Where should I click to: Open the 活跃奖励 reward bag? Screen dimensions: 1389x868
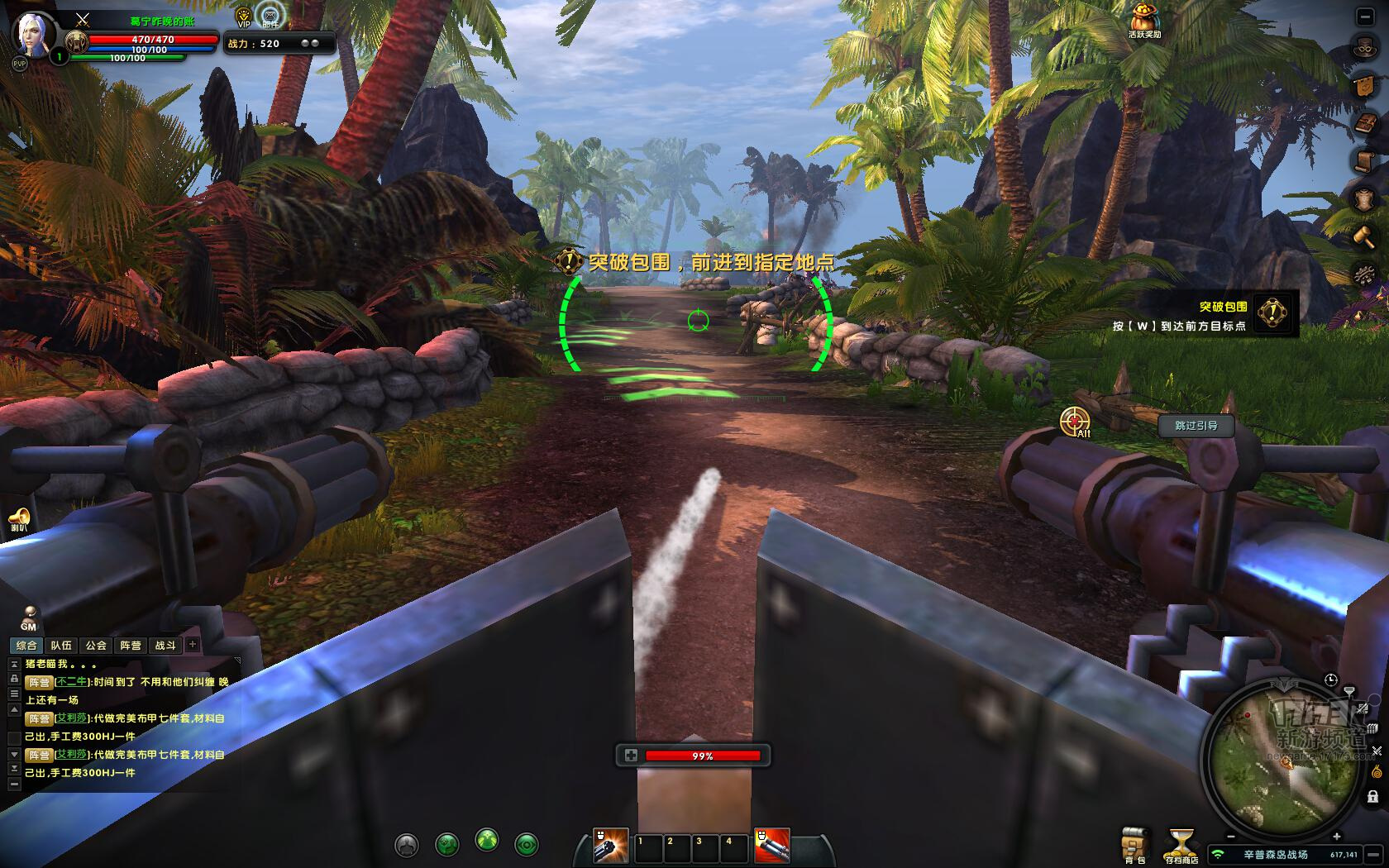pyautogui.click(x=1145, y=20)
